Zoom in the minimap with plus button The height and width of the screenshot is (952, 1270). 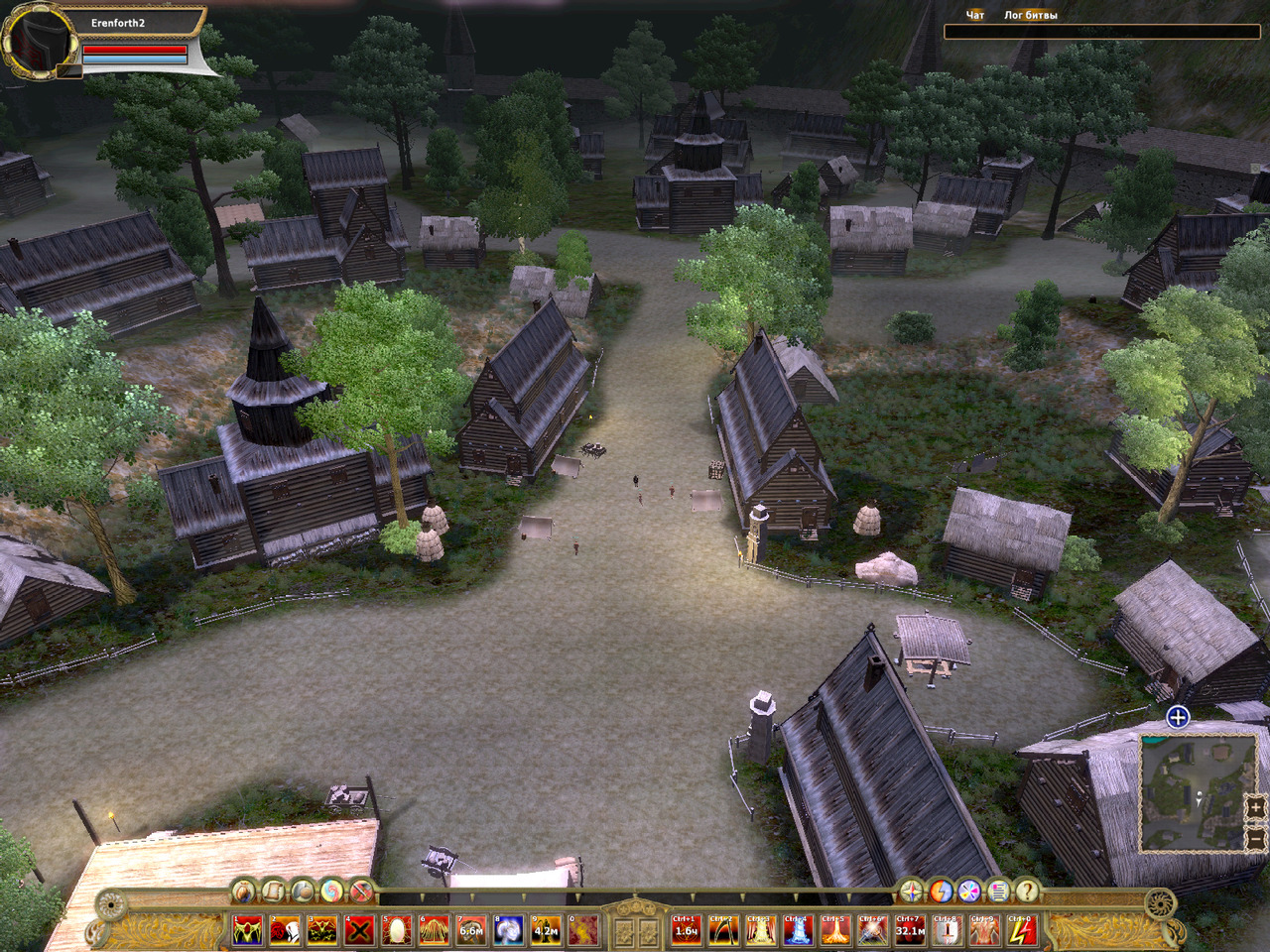click(x=1254, y=808)
